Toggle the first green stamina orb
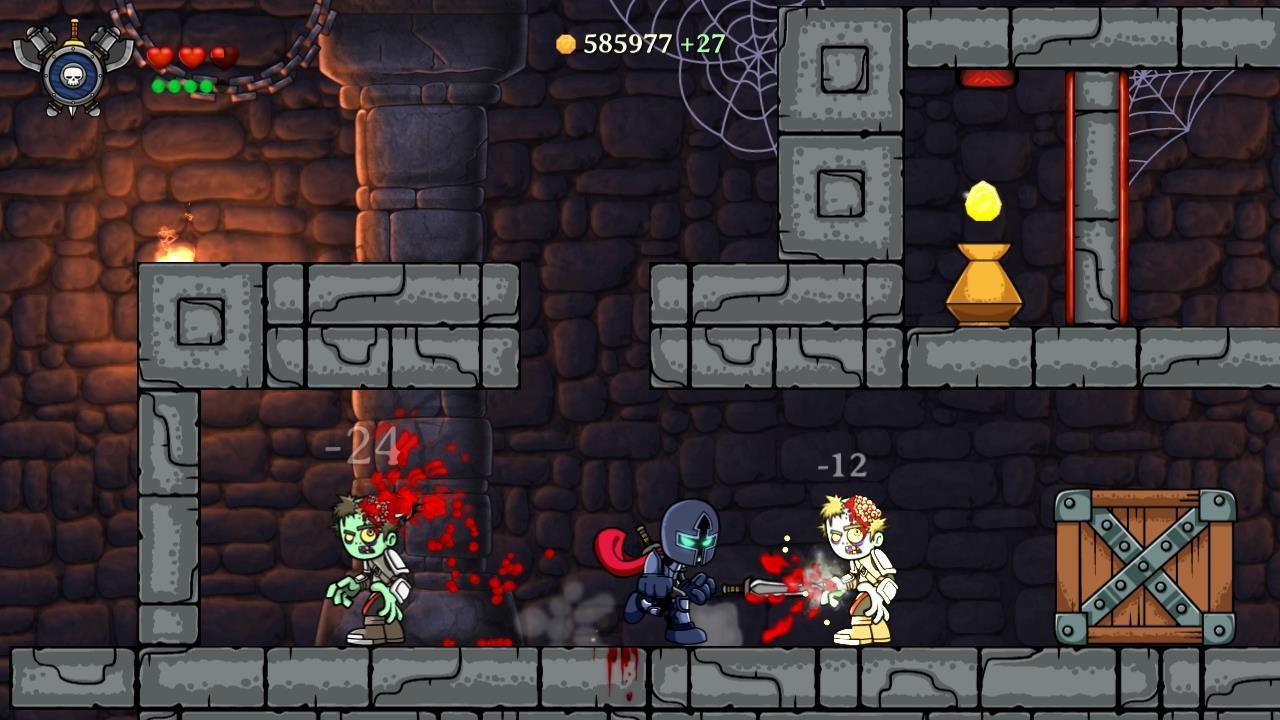 point(156,87)
